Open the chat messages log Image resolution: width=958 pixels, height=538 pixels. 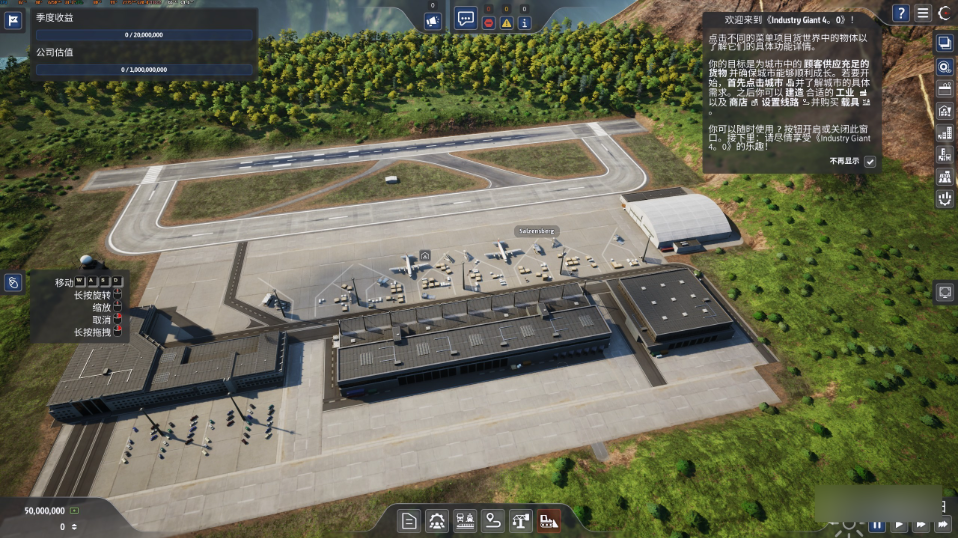[466, 18]
